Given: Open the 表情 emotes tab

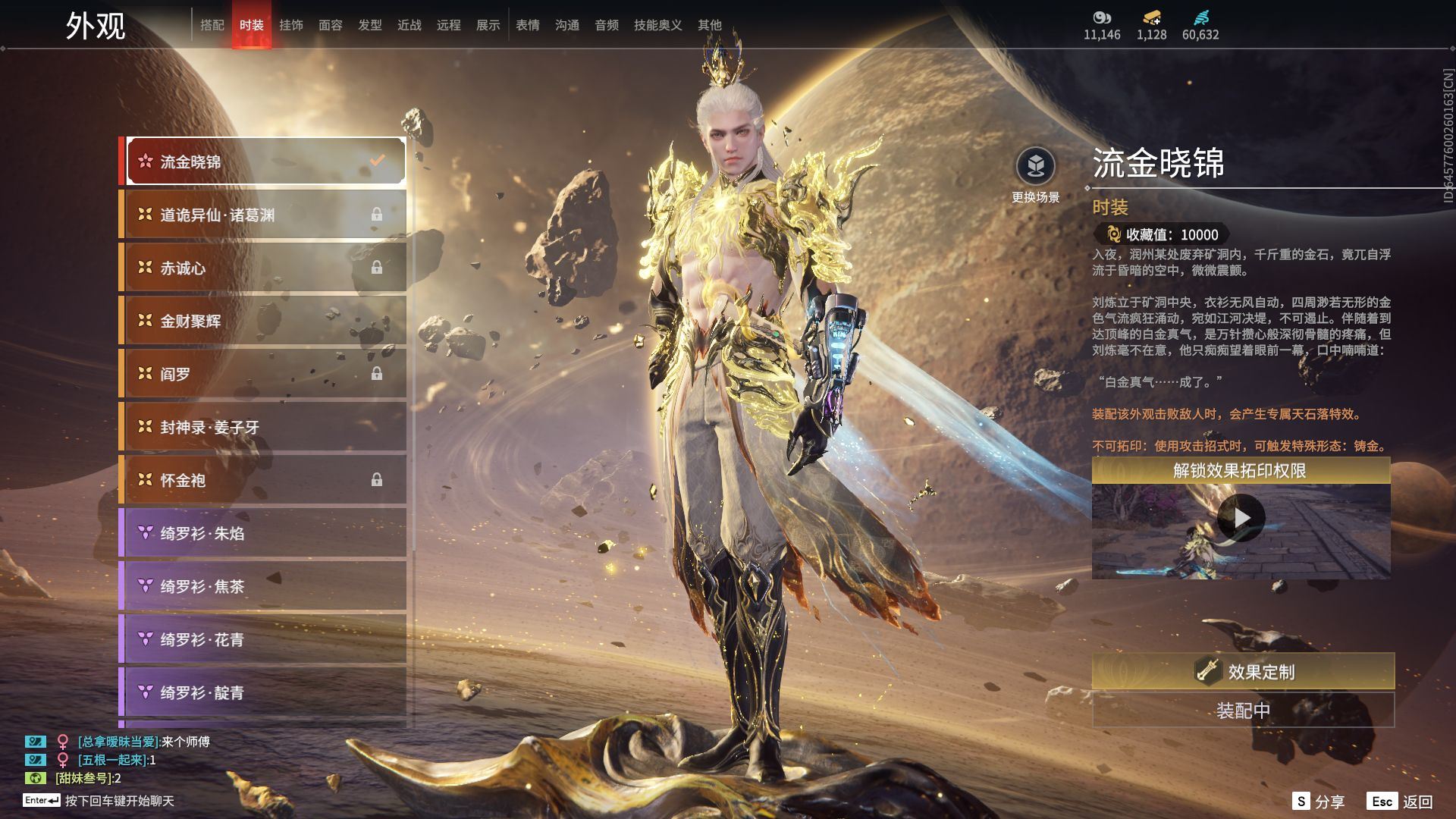Looking at the screenshot, I should tap(527, 25).
